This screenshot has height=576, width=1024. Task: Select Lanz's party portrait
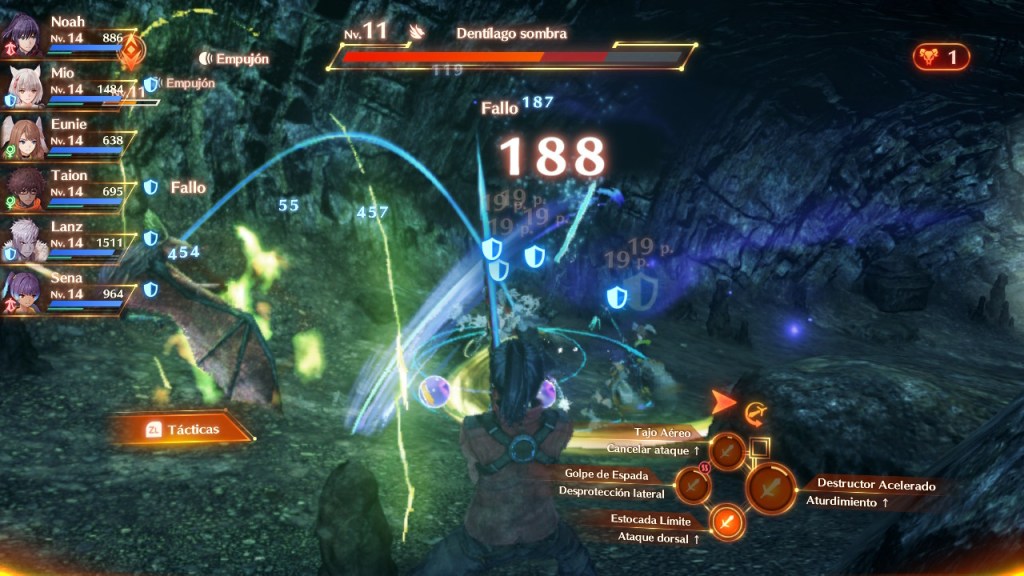click(x=23, y=240)
